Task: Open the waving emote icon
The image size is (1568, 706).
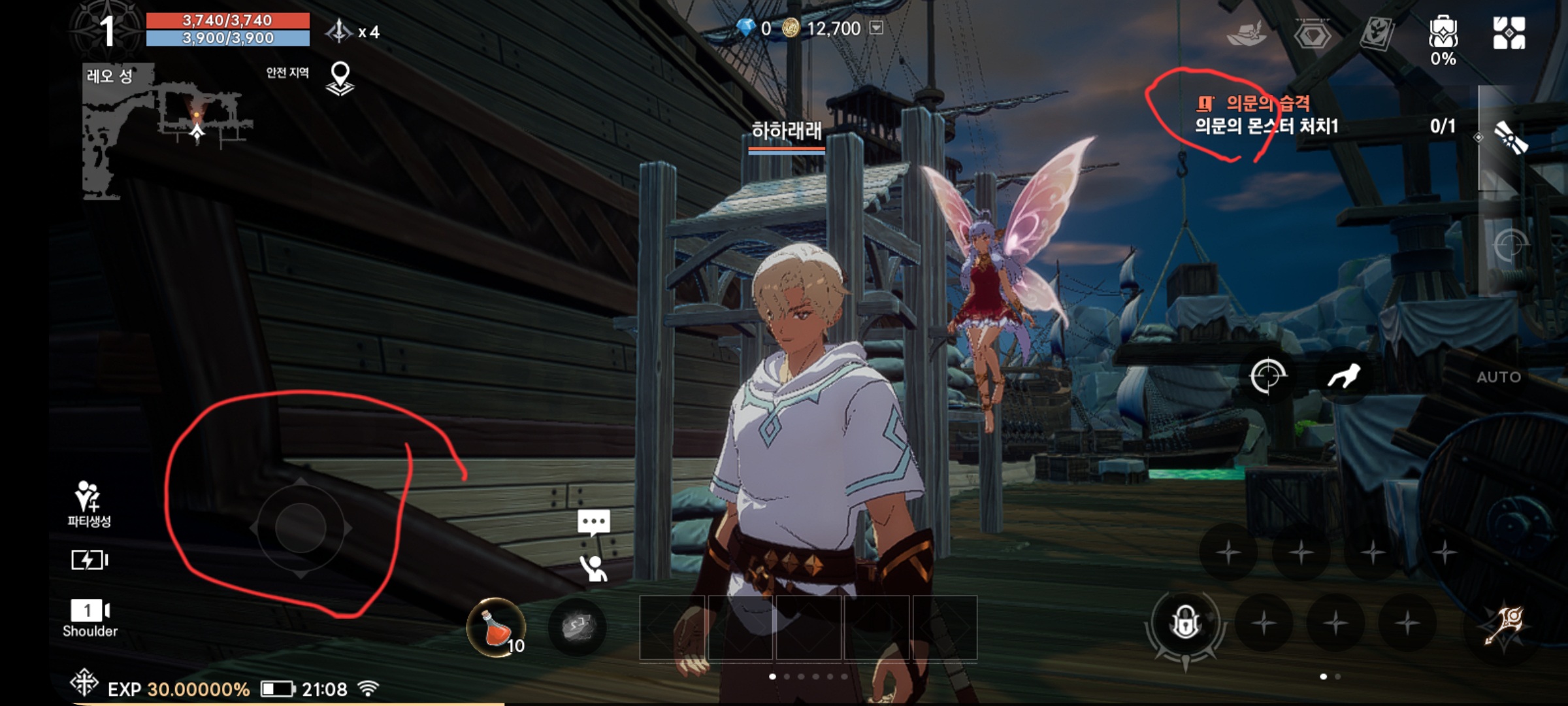Action: pos(593,568)
